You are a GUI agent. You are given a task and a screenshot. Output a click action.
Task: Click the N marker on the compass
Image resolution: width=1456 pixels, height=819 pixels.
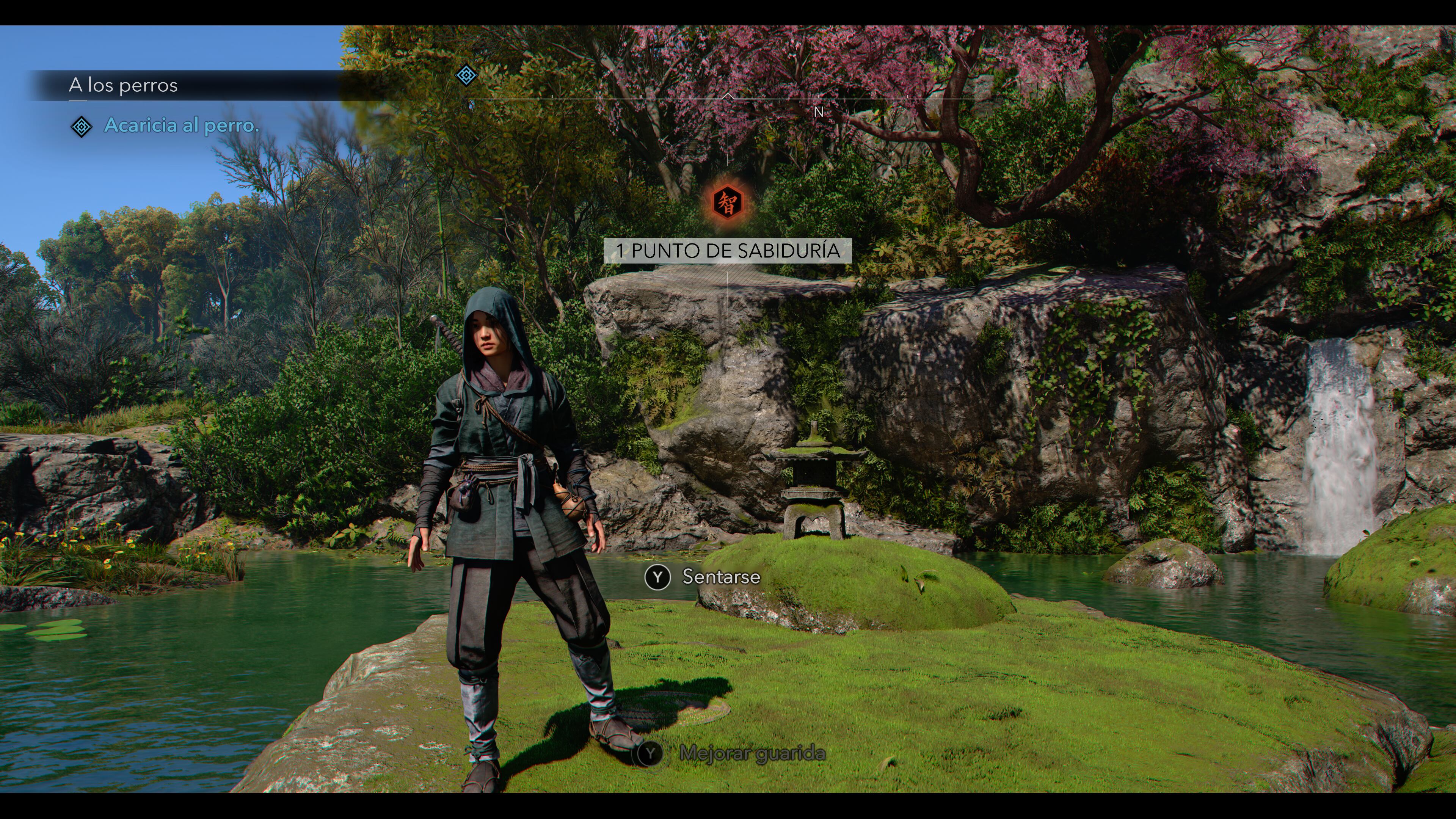(x=819, y=113)
